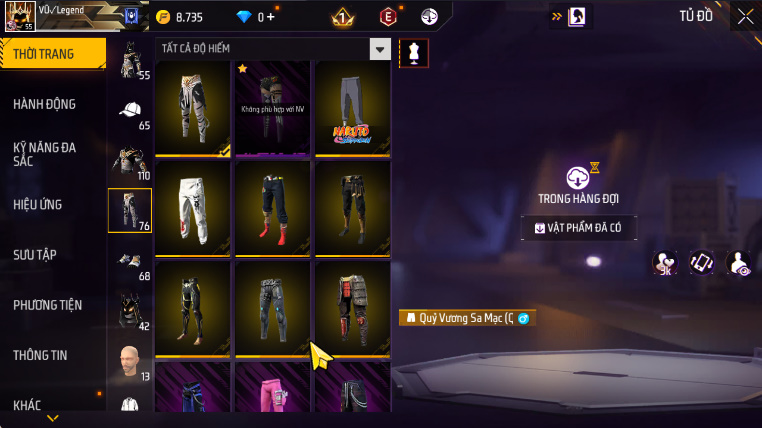
Task: Close the wardrobe with the X button
Action: (745, 16)
